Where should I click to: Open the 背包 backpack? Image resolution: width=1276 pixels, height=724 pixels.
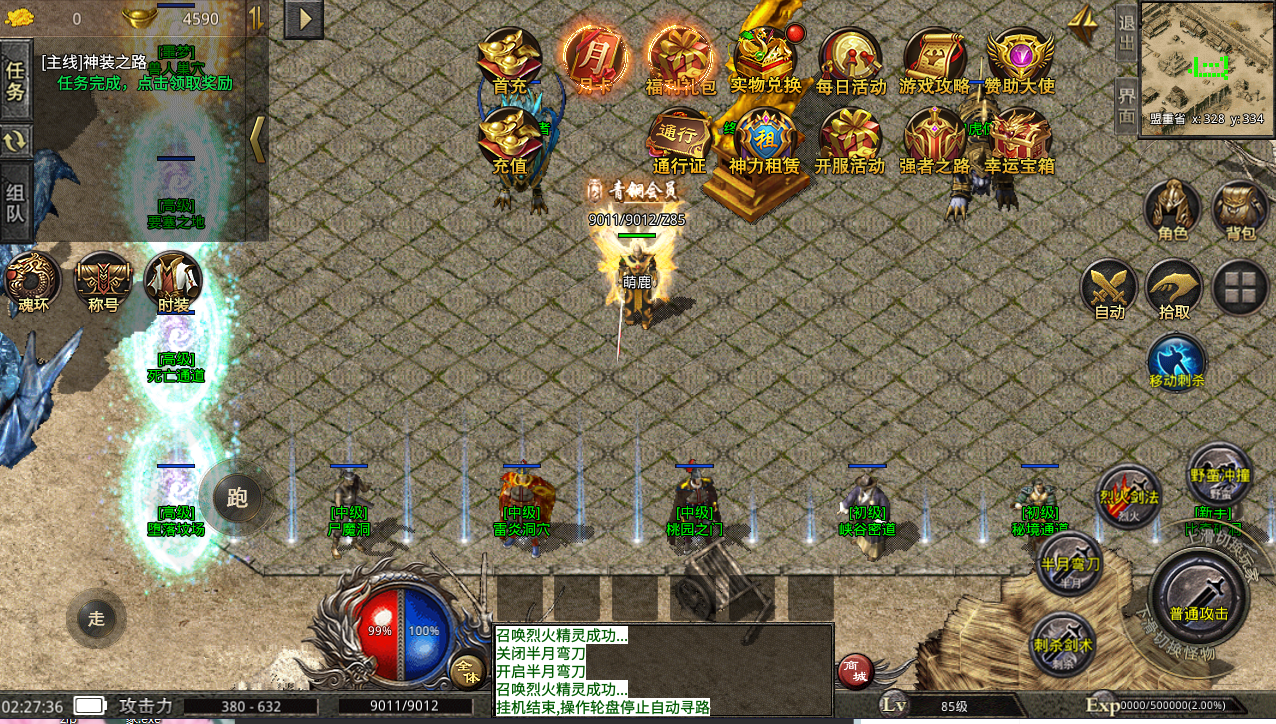pyautogui.click(x=1240, y=210)
